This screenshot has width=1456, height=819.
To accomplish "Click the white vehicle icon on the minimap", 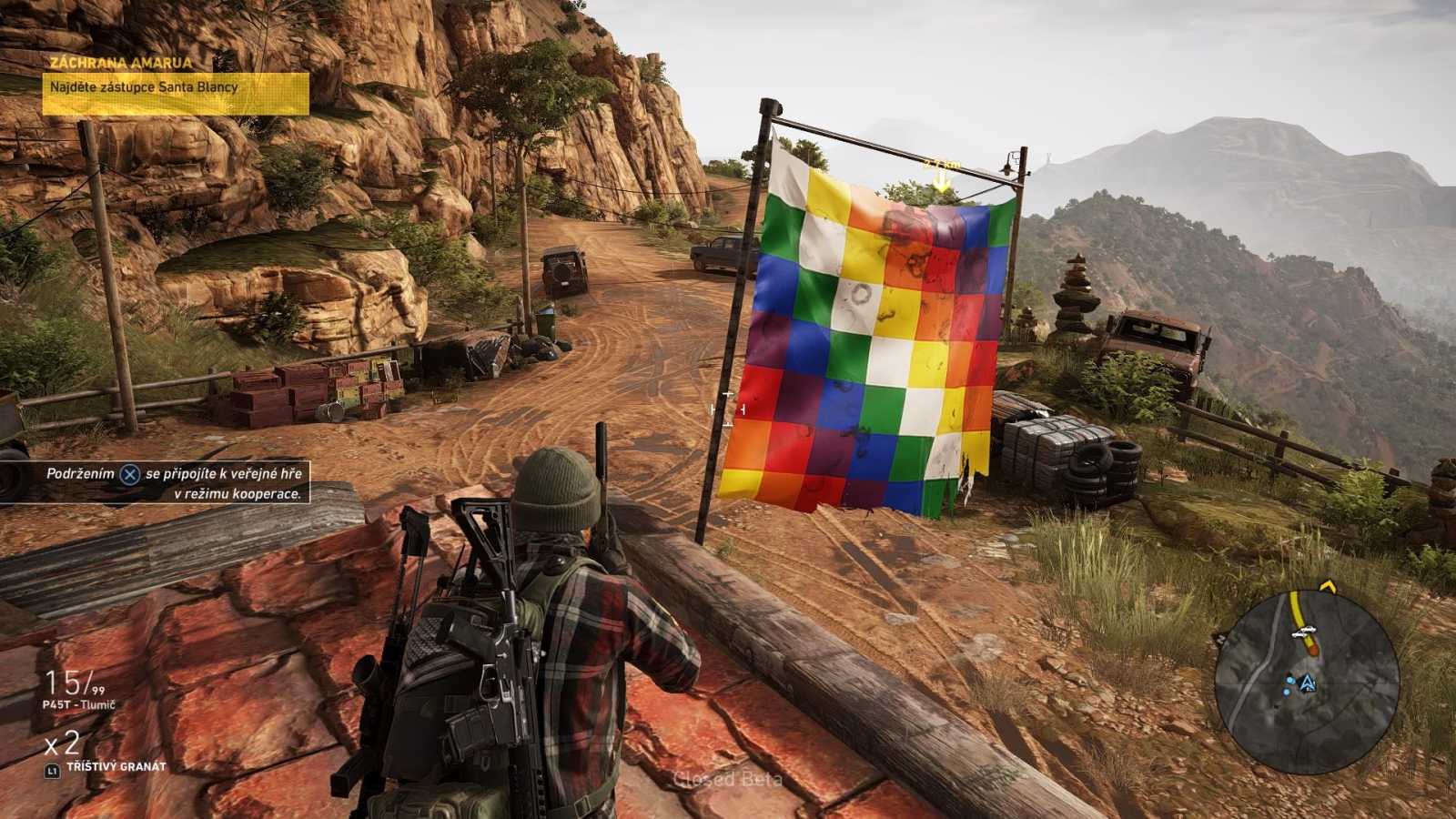I will (1304, 631).
